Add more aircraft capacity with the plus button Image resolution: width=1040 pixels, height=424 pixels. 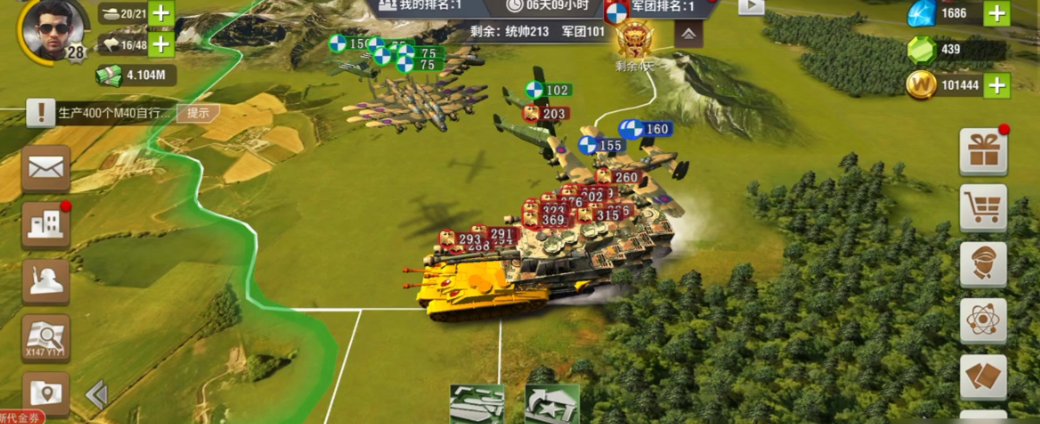click(161, 44)
